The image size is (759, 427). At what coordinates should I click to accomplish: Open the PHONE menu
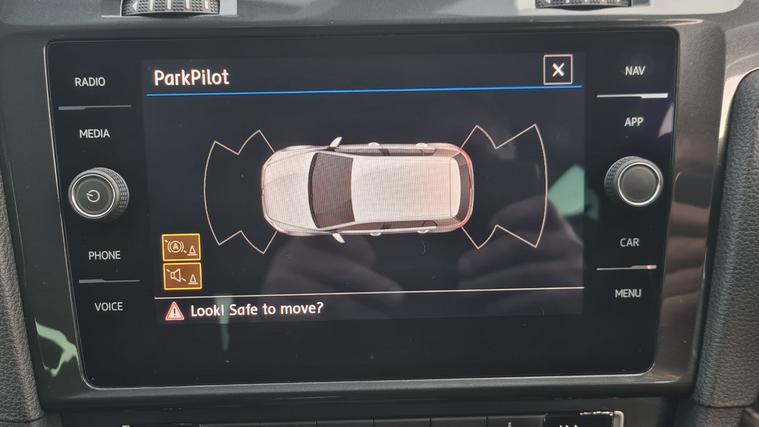click(x=104, y=255)
